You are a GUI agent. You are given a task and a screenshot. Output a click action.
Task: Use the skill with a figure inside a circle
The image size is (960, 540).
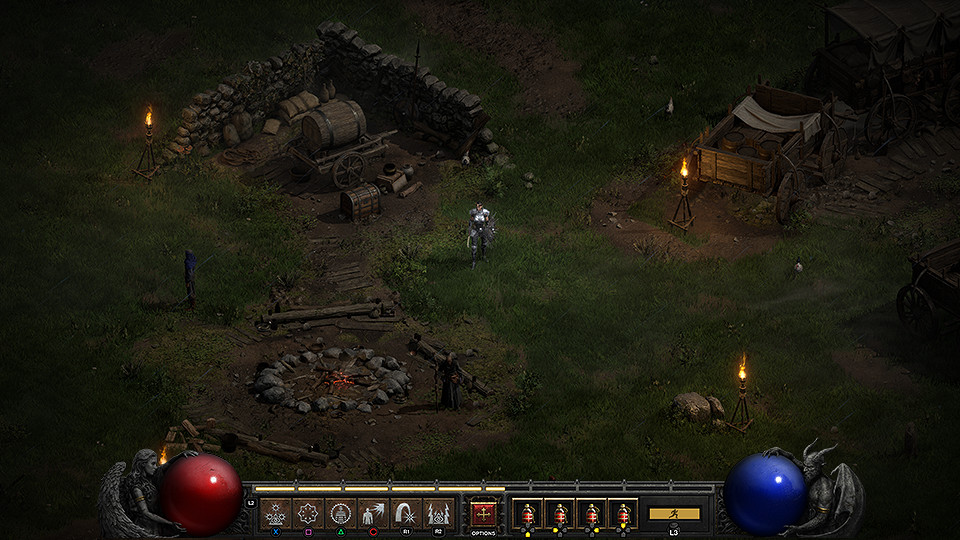coord(341,514)
